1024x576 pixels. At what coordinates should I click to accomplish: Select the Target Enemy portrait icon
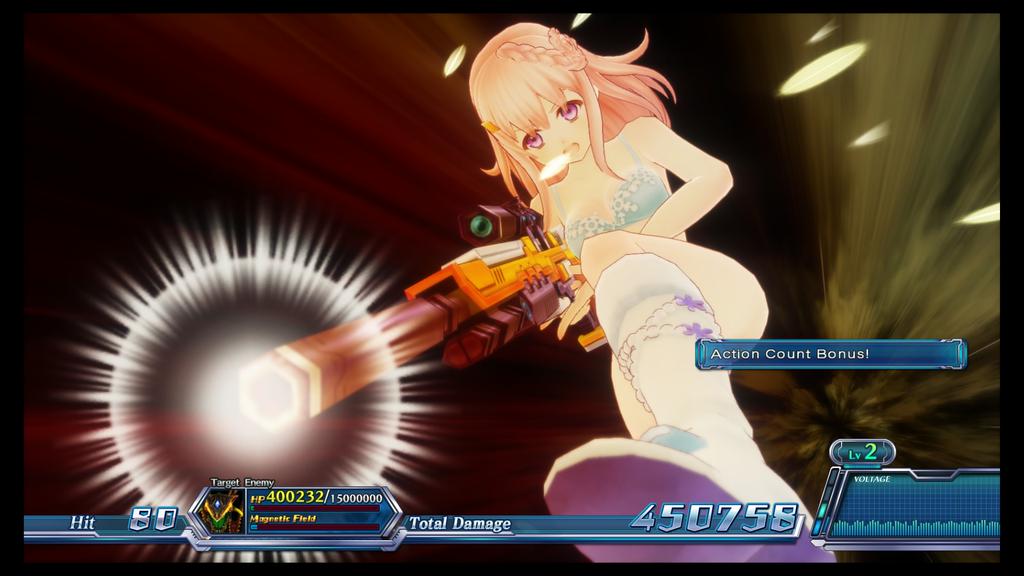click(x=221, y=512)
